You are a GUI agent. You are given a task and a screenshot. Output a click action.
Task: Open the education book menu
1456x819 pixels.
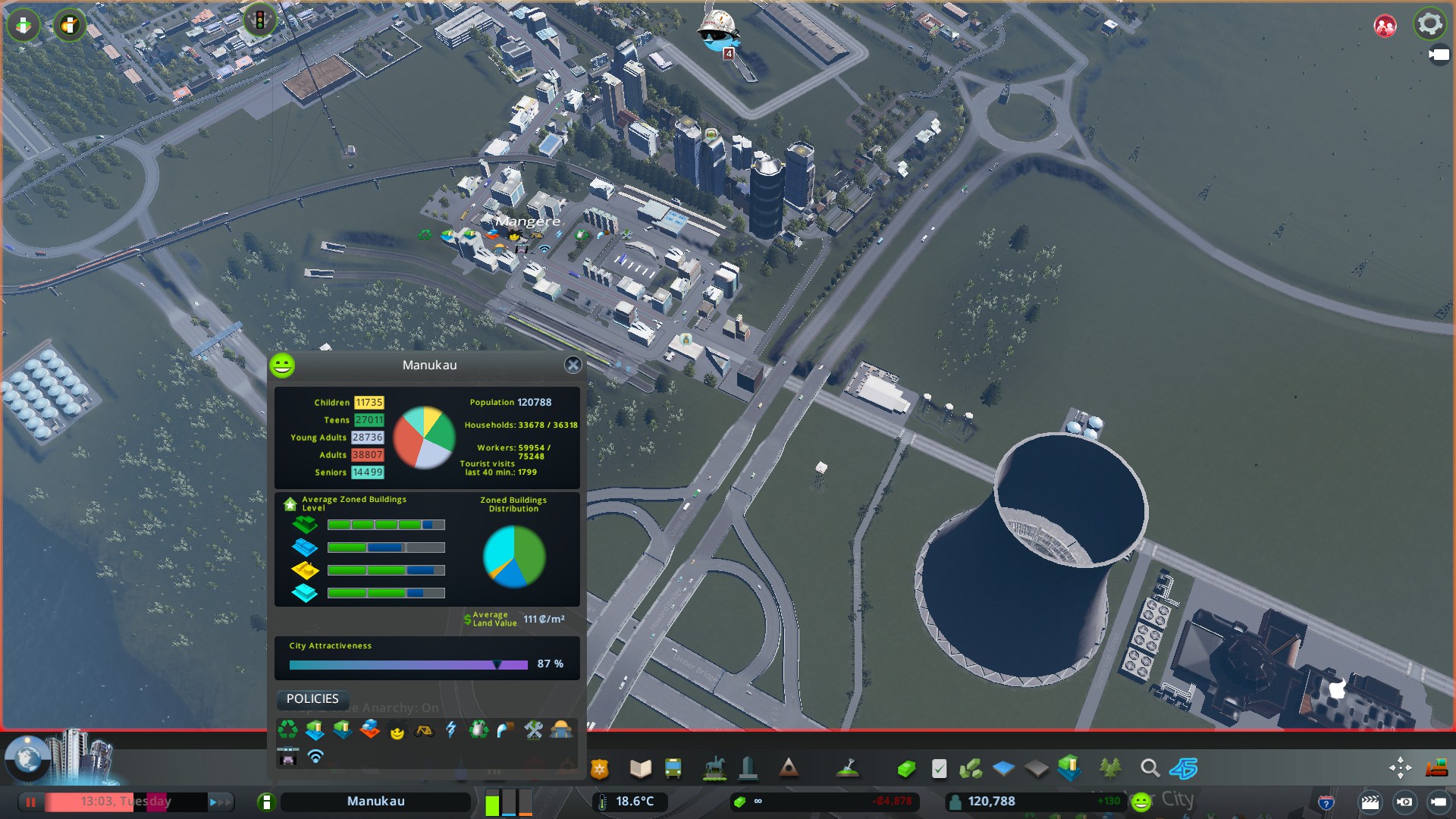(640, 769)
